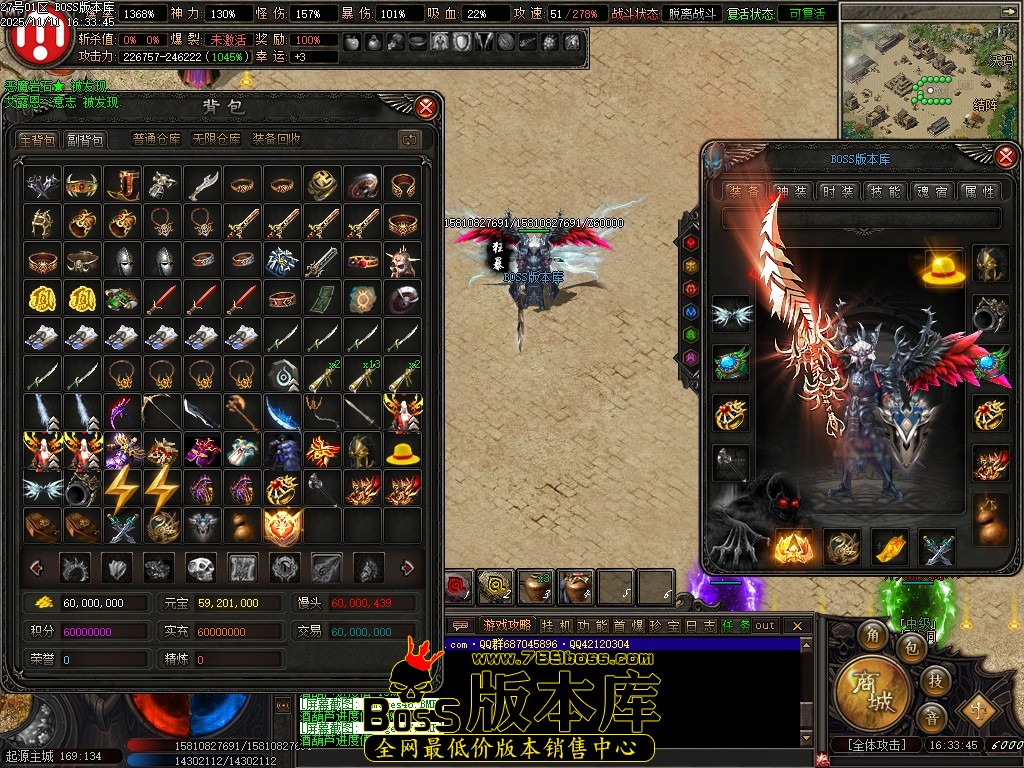
Task: Open 装备回收 equipment recycling
Action: coord(276,140)
